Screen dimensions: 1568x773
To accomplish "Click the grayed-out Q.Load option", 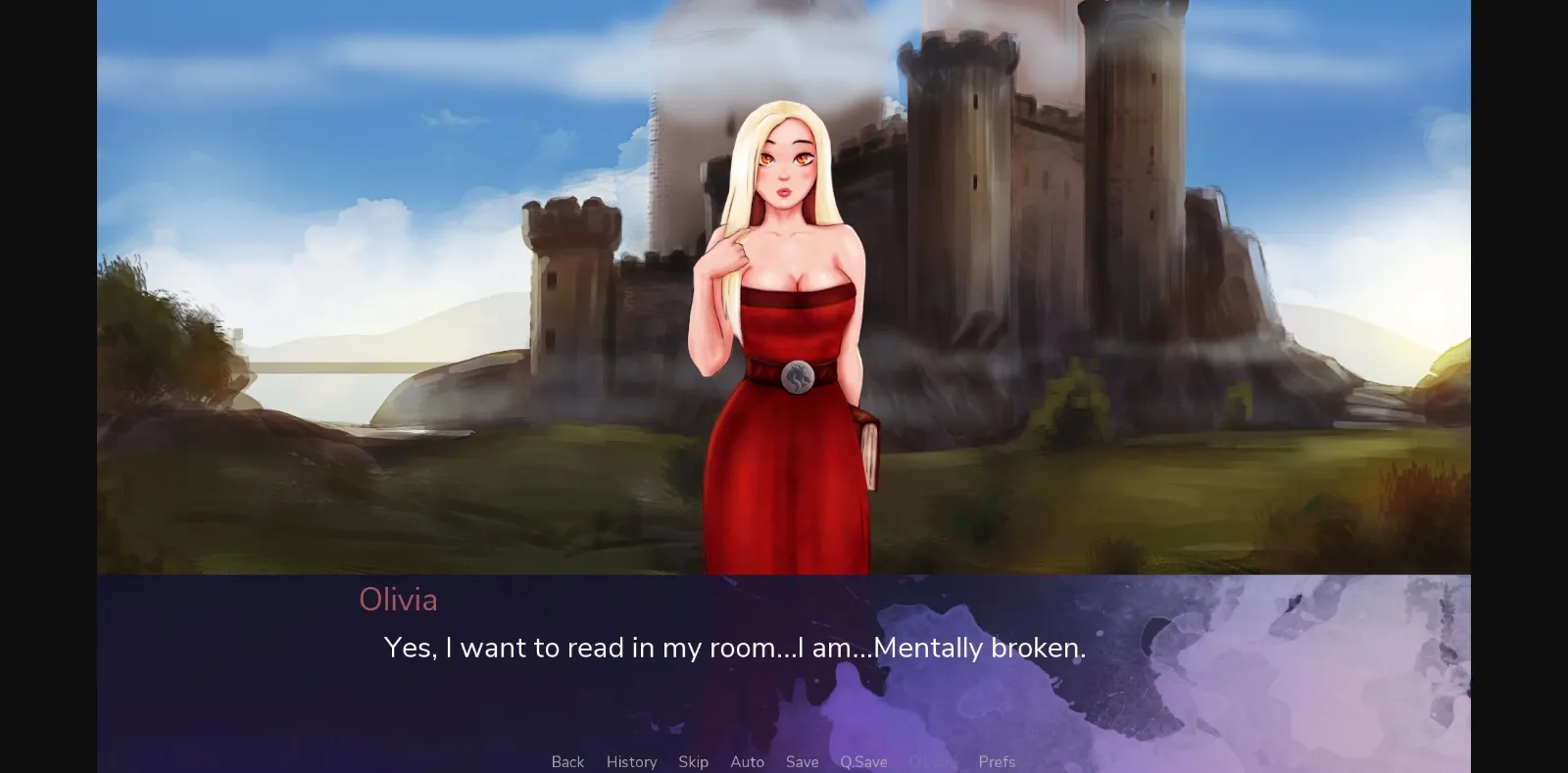I will point(933,761).
